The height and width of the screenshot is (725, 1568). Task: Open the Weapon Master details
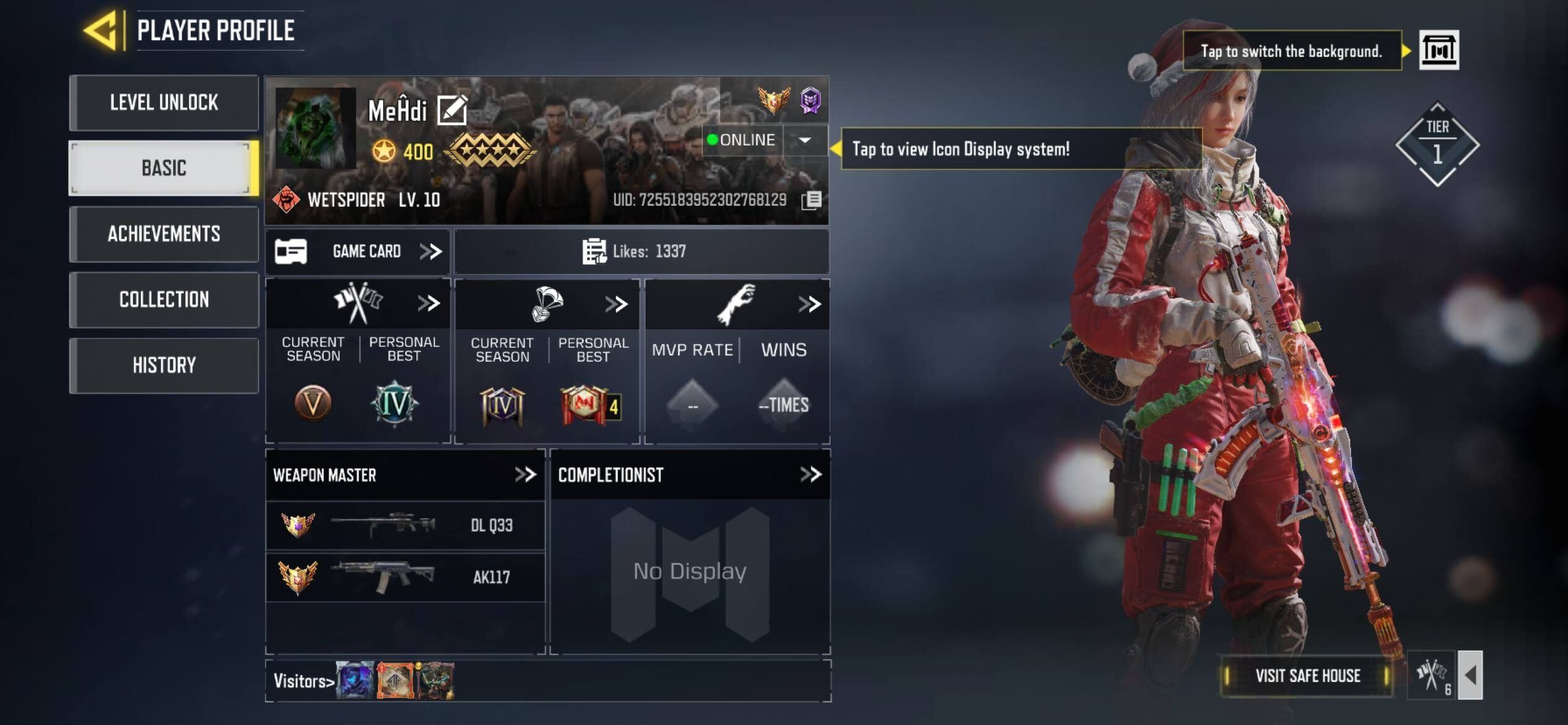click(x=525, y=475)
